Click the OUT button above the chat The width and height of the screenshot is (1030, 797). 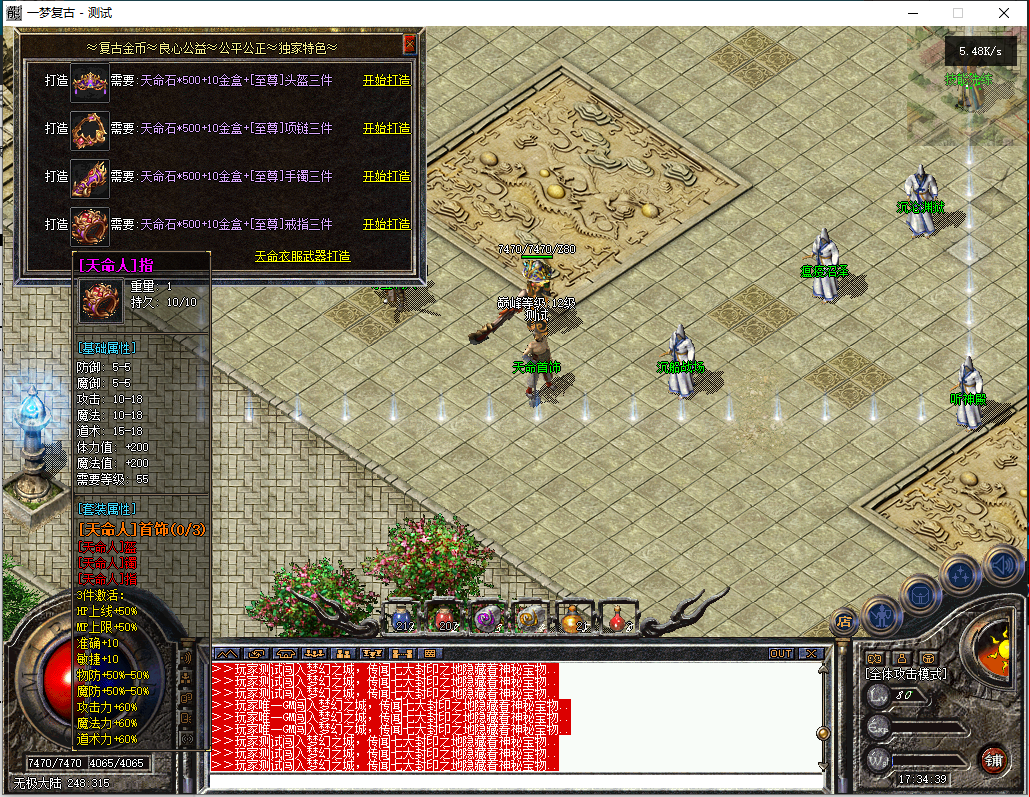(x=781, y=653)
